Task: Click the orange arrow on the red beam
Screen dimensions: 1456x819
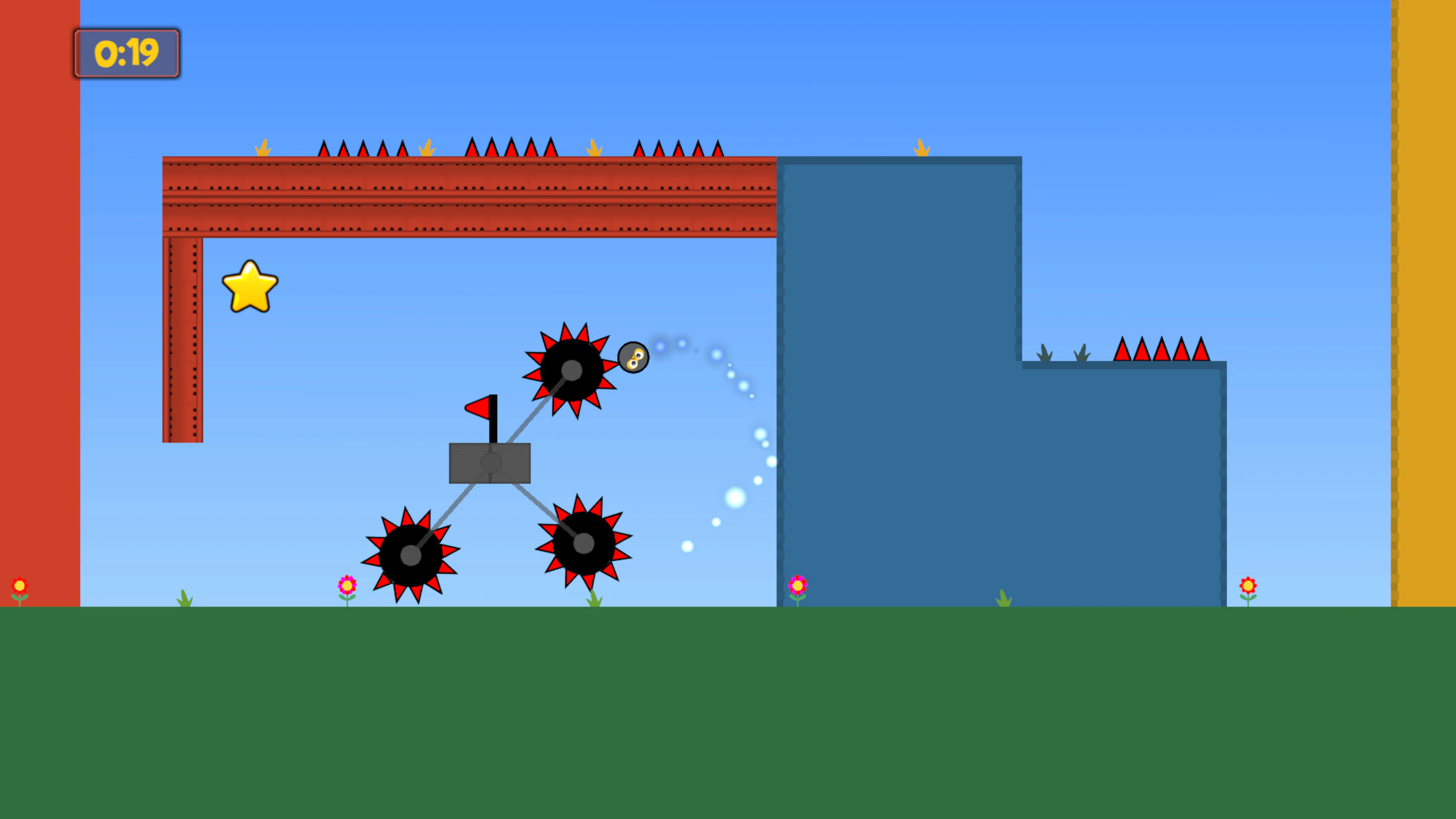Action: (427, 148)
